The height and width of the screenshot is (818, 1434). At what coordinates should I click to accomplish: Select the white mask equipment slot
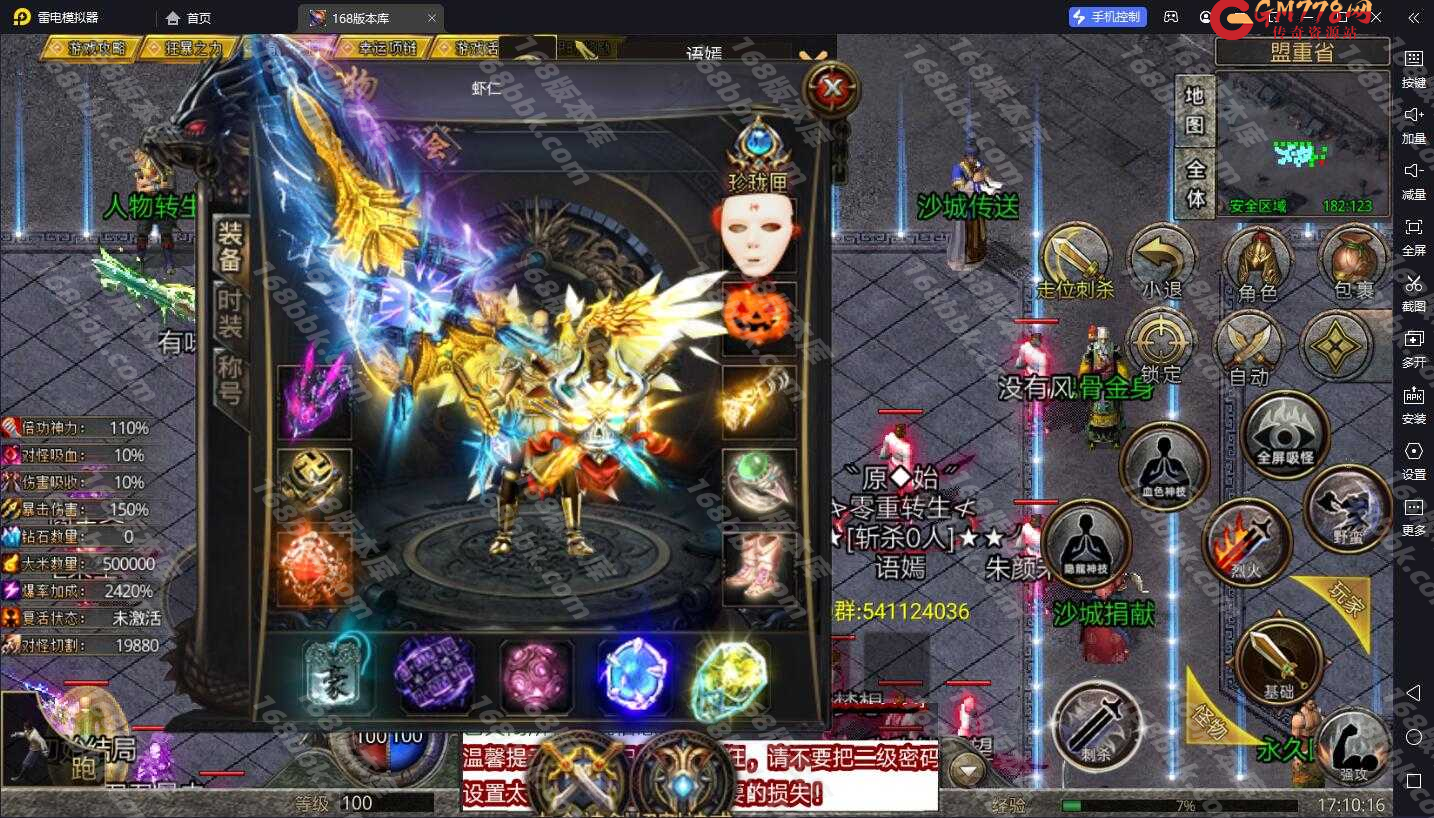758,237
